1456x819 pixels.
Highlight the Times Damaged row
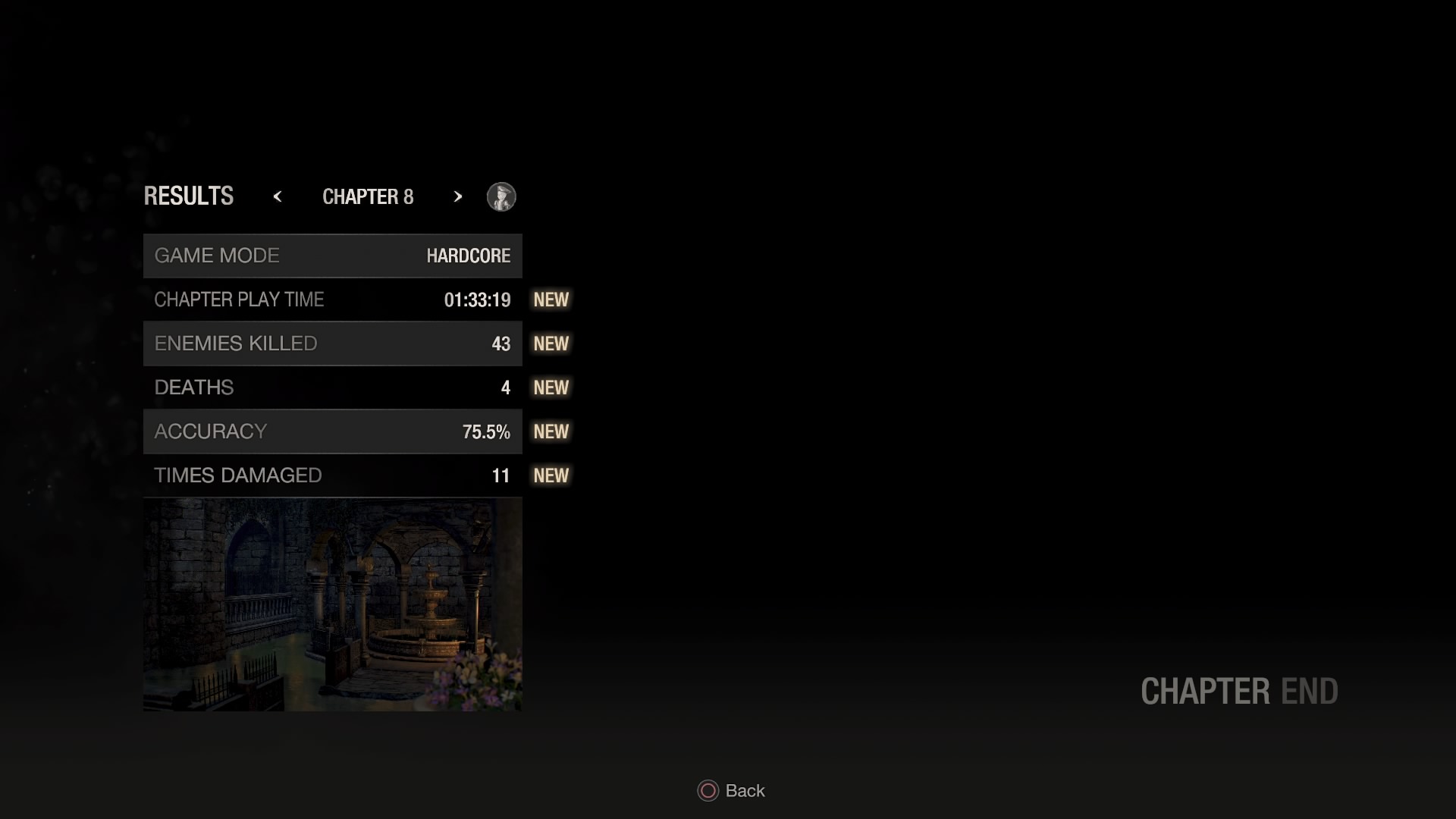click(332, 475)
